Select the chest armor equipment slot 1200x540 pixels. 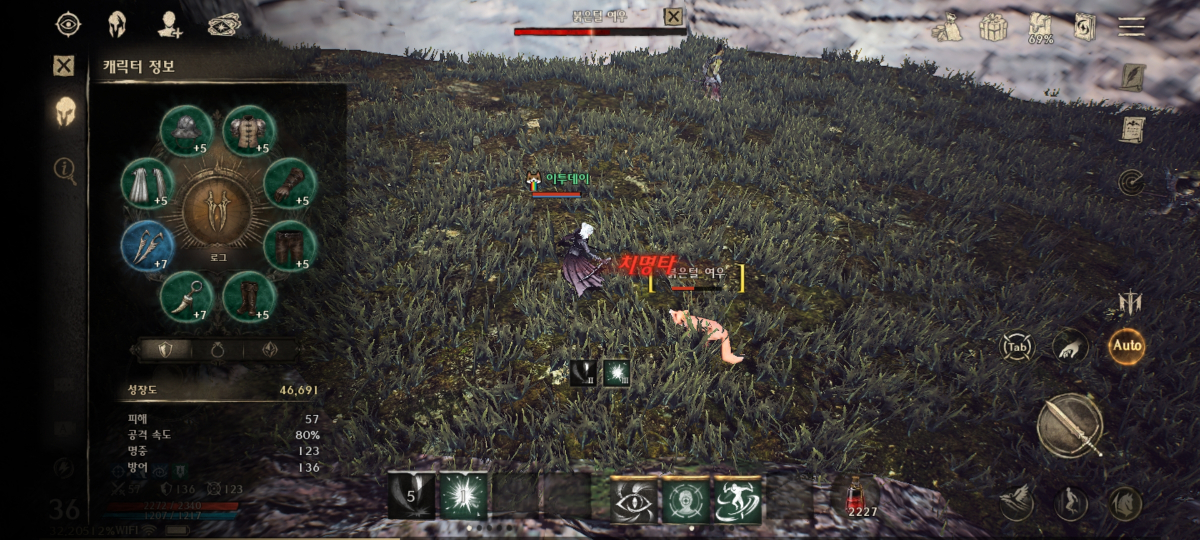pos(249,131)
